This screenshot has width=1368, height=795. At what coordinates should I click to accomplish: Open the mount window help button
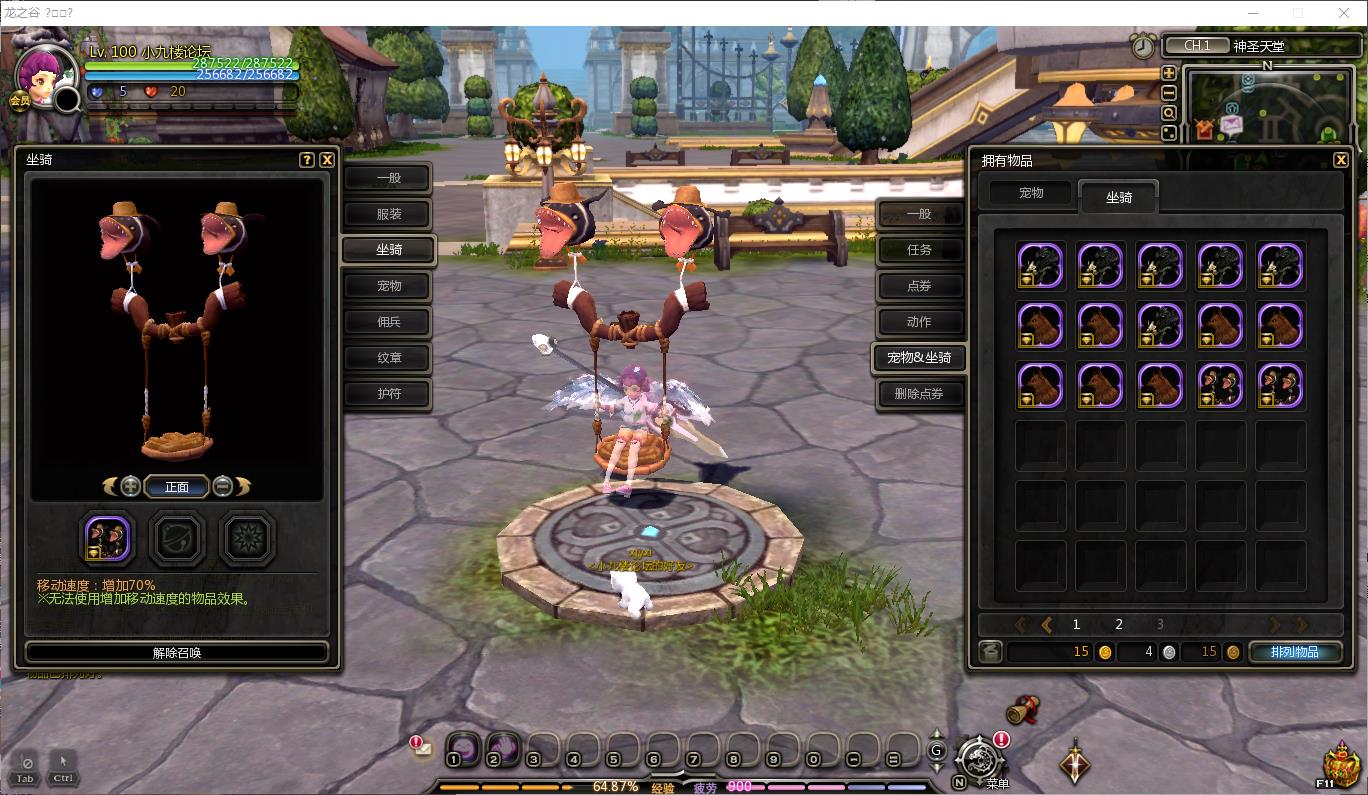307,160
